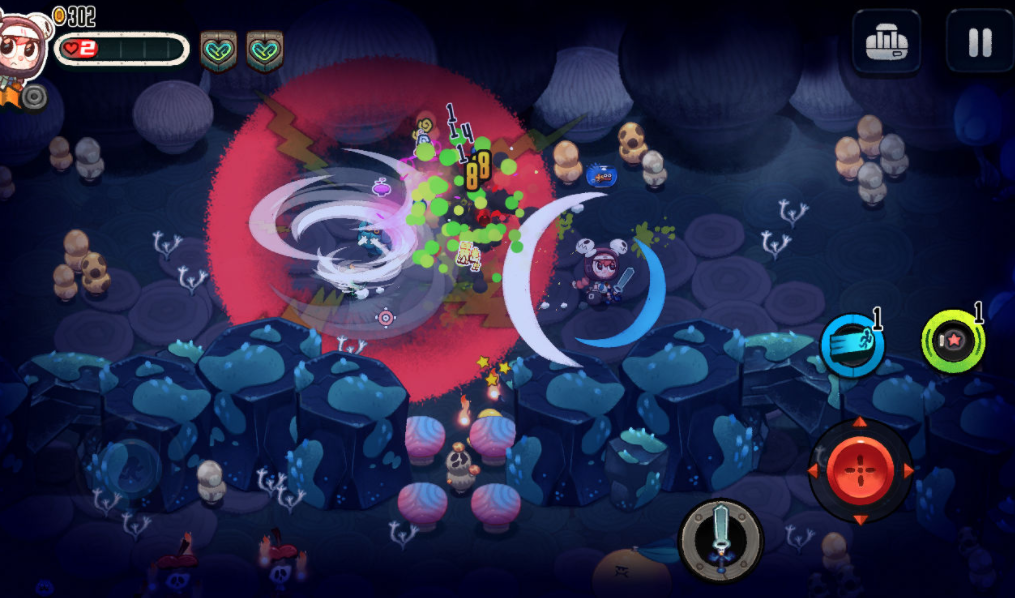Activate the blue dash ability
Screen dimensions: 1015x598
coord(851,345)
